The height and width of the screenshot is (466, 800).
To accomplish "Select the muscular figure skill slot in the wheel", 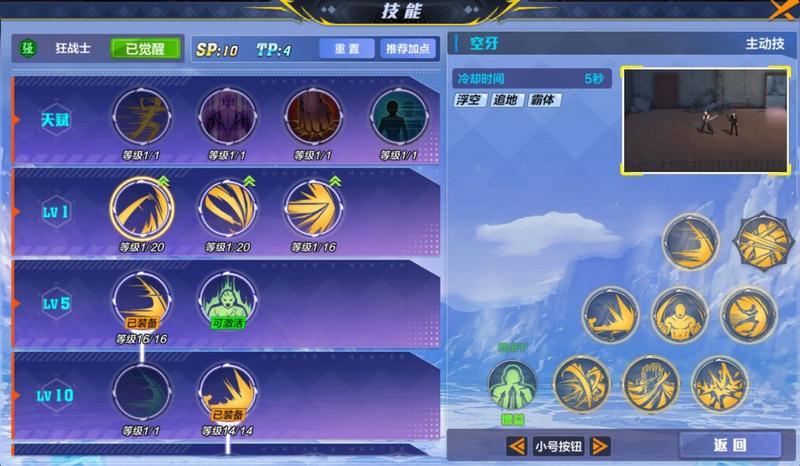I will point(680,314).
